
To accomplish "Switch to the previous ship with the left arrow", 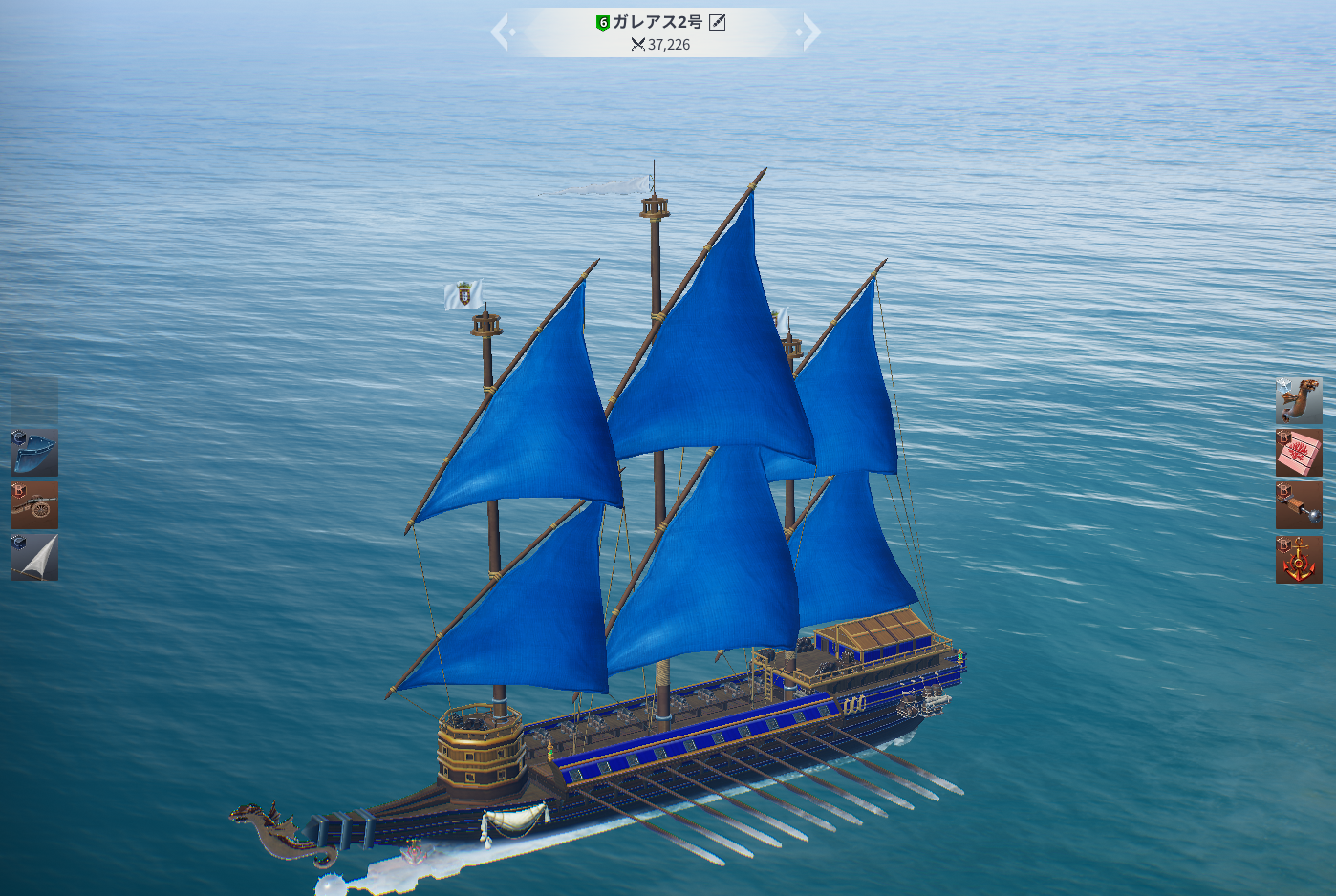I will coord(502,32).
